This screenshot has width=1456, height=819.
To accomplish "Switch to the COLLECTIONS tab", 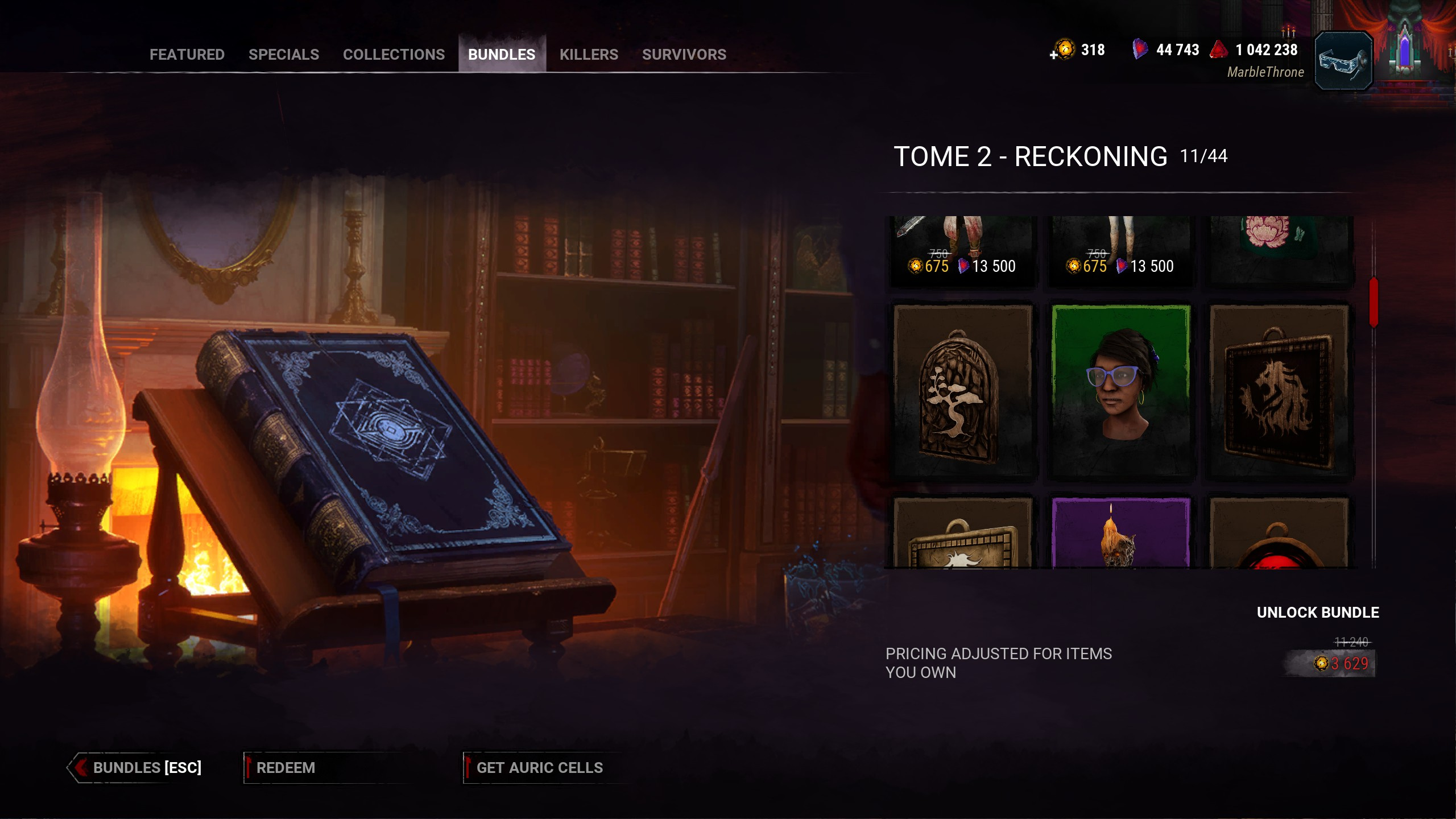I will coord(394,55).
